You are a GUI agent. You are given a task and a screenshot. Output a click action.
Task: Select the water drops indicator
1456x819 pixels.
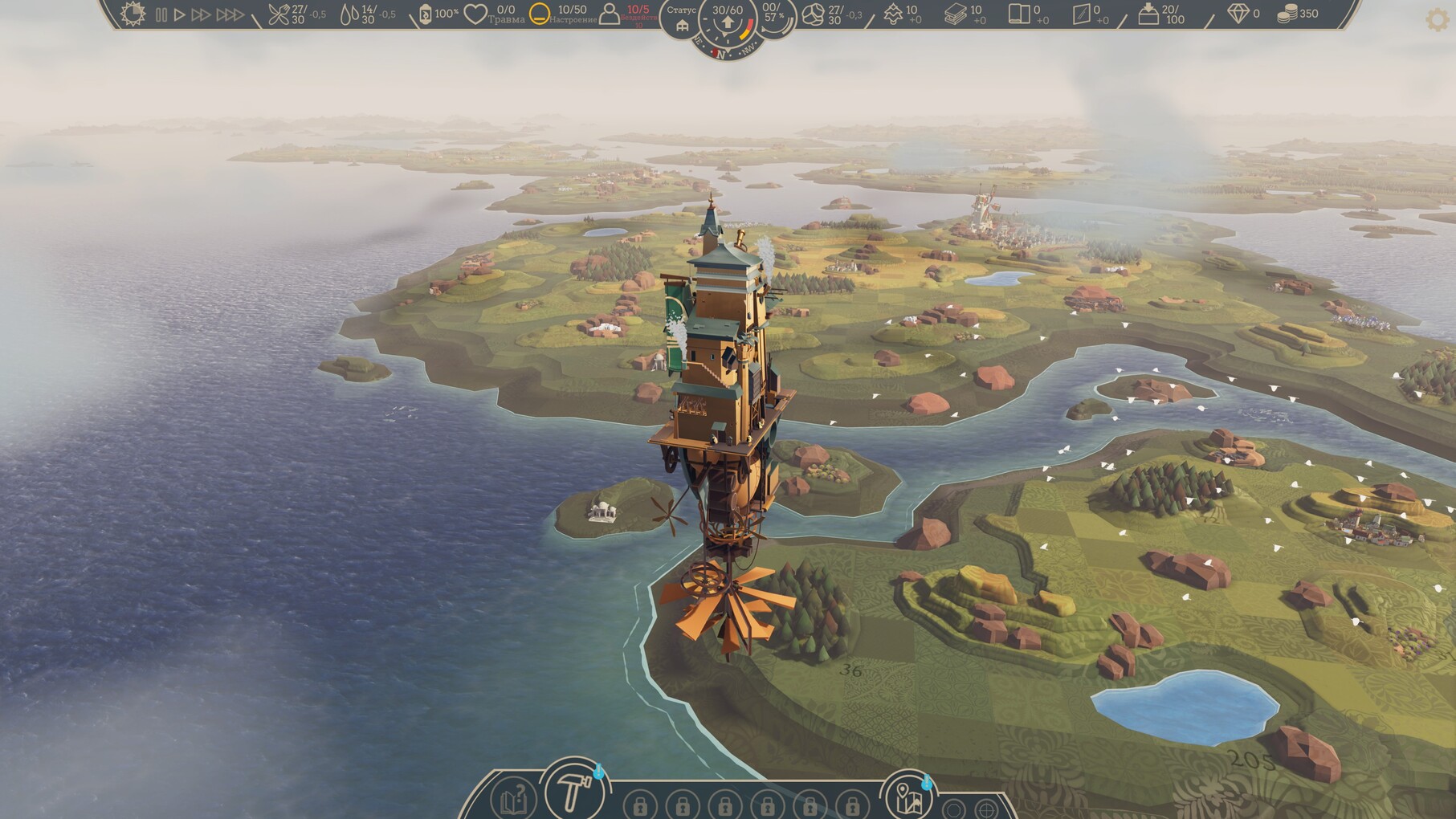coord(349,14)
